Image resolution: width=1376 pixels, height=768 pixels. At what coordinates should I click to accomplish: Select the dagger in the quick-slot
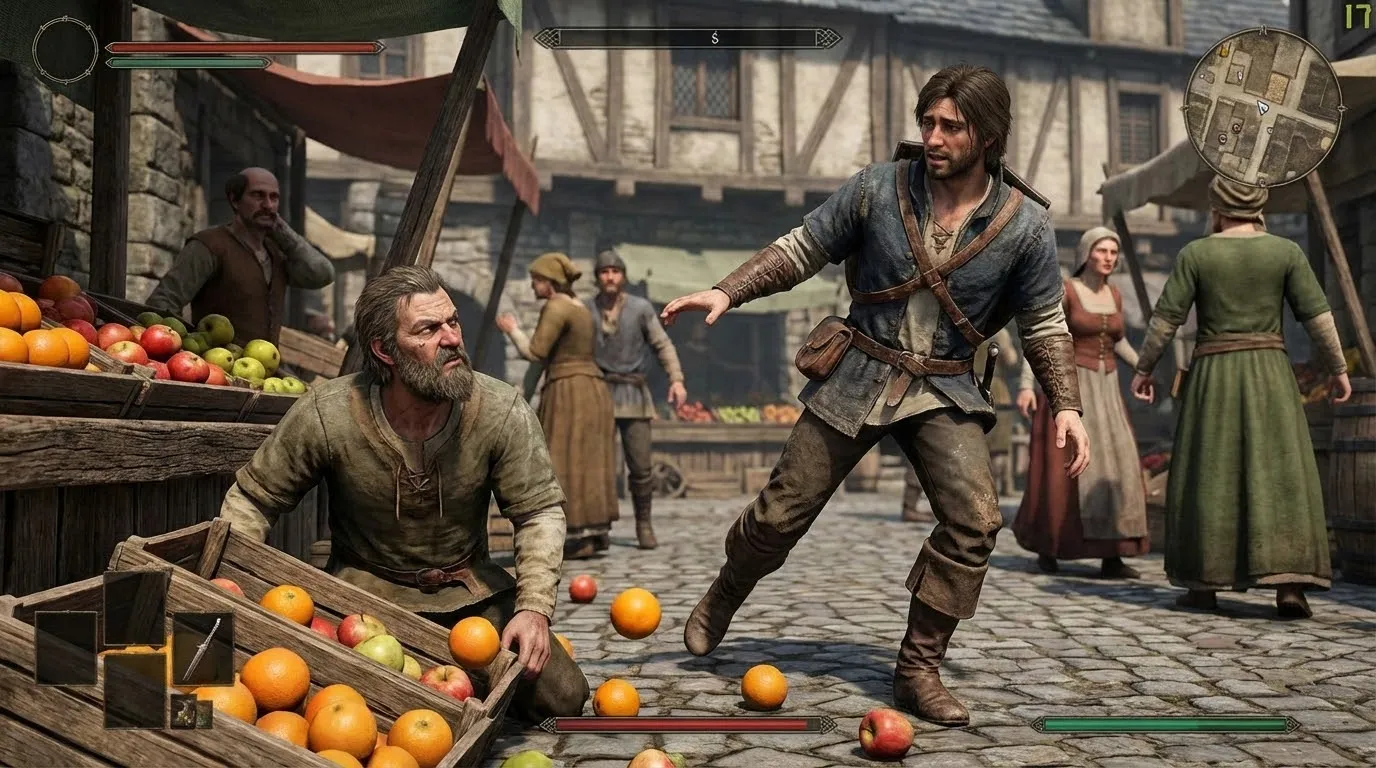[203, 648]
